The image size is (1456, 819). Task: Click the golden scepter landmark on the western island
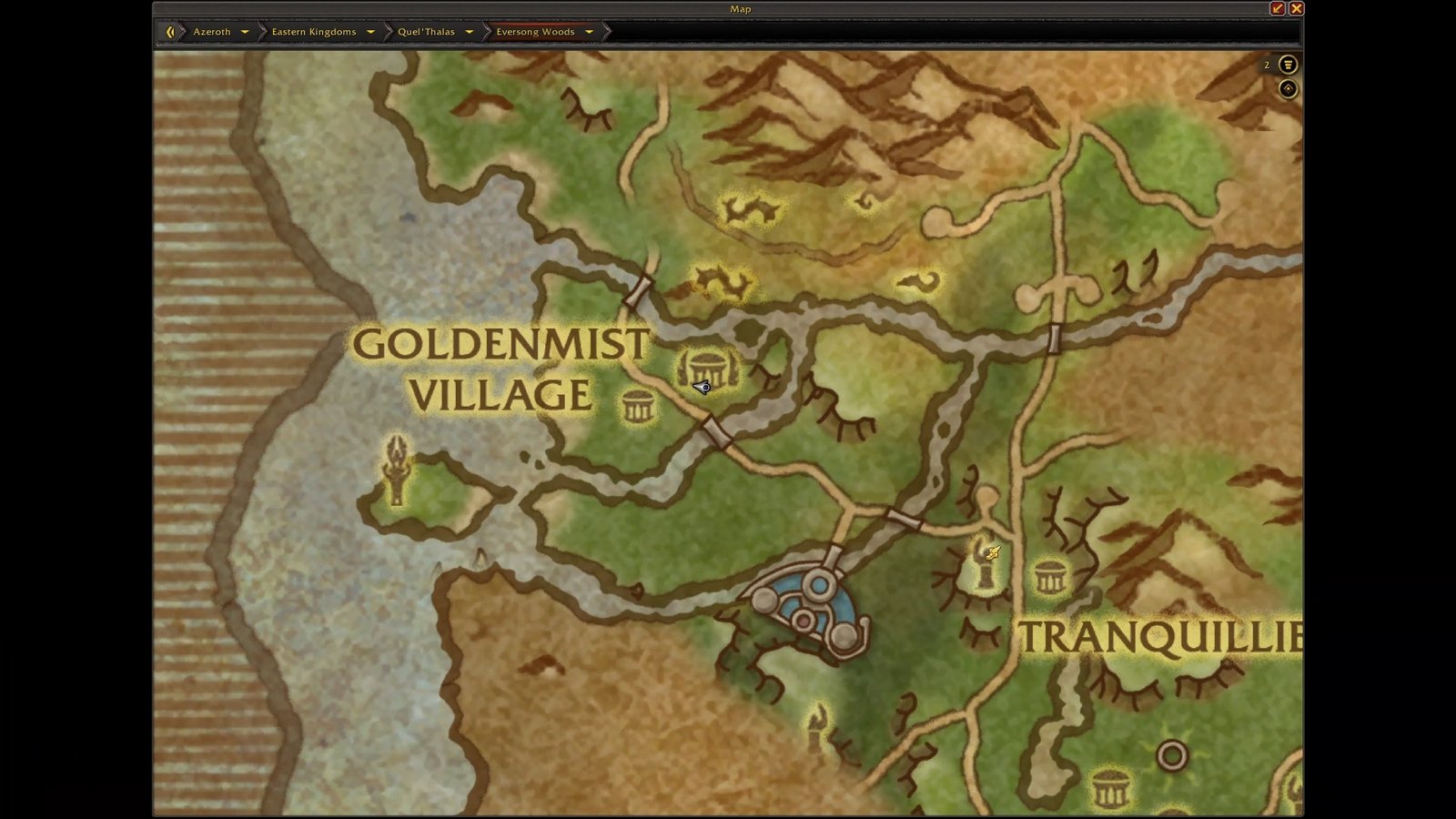point(398,470)
